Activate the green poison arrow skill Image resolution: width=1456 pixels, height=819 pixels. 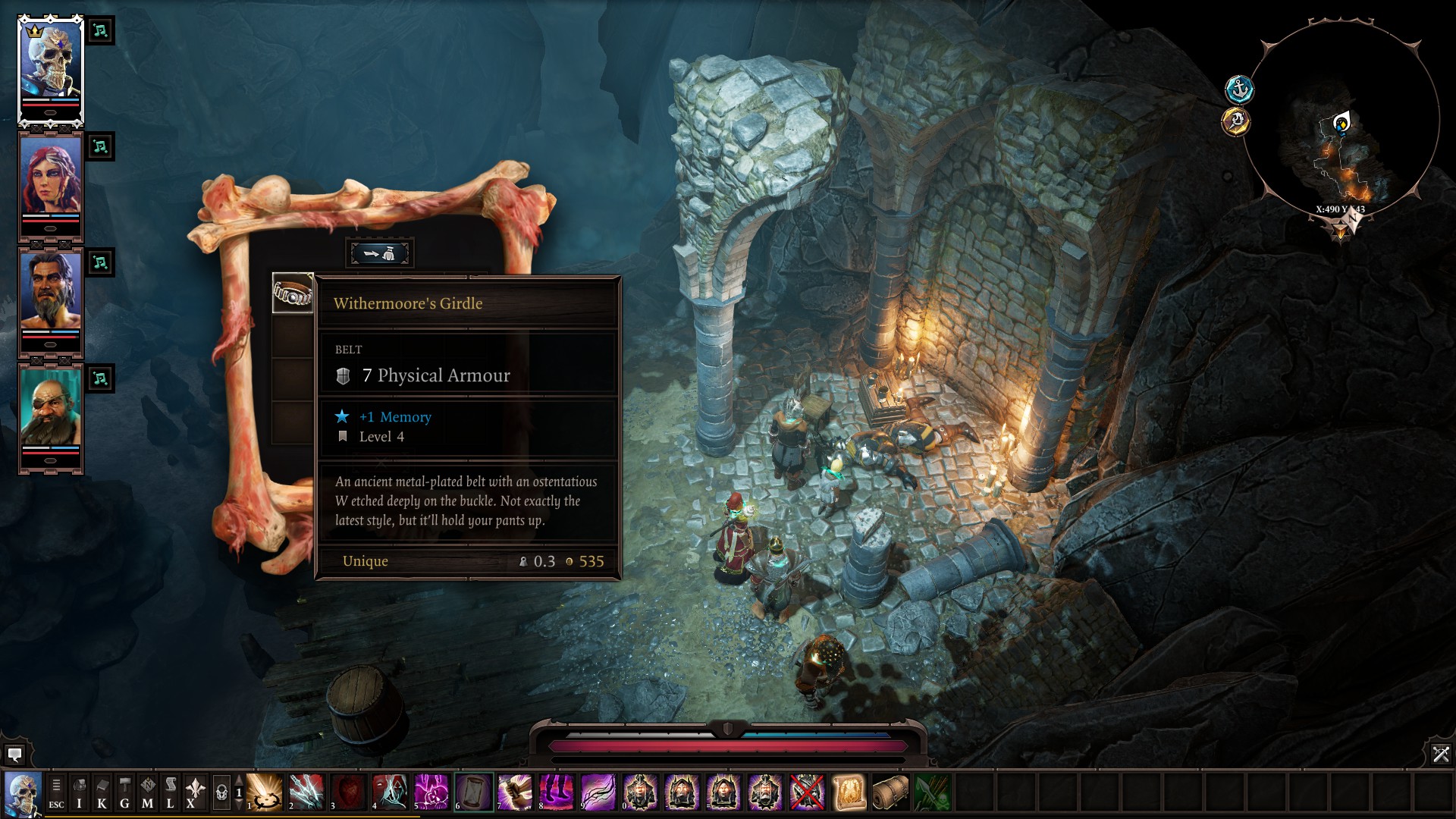pyautogui.click(x=932, y=792)
